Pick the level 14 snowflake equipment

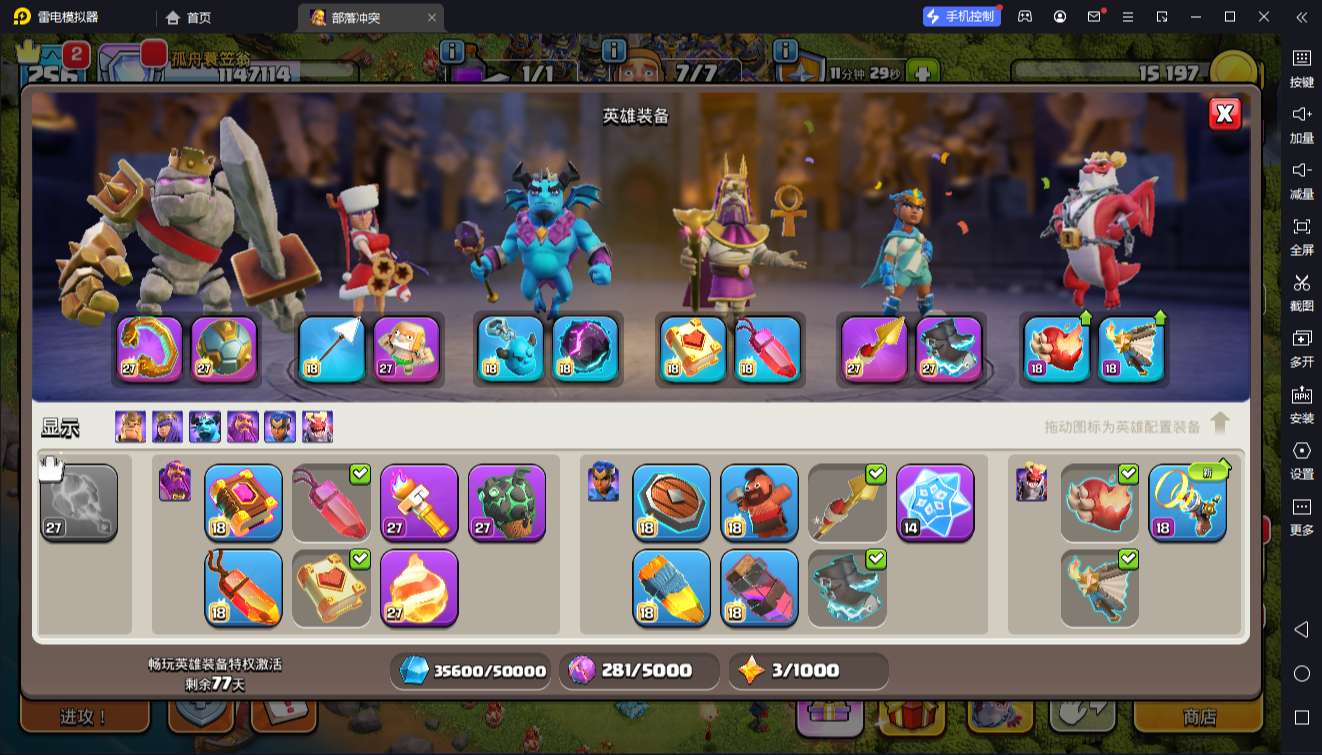[935, 502]
